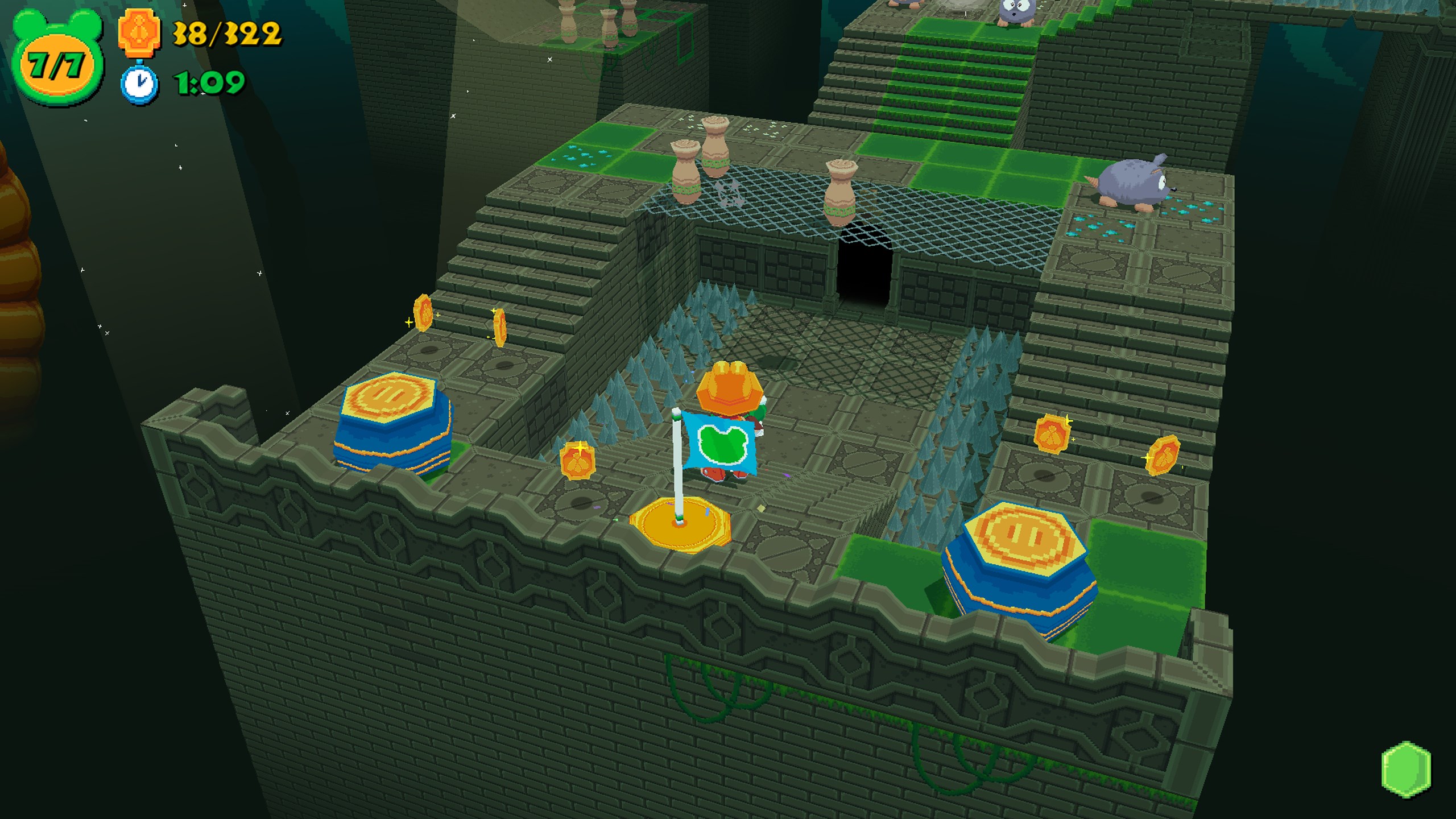
Task: Click the blue stopwatch timer icon
Action: coord(139,83)
